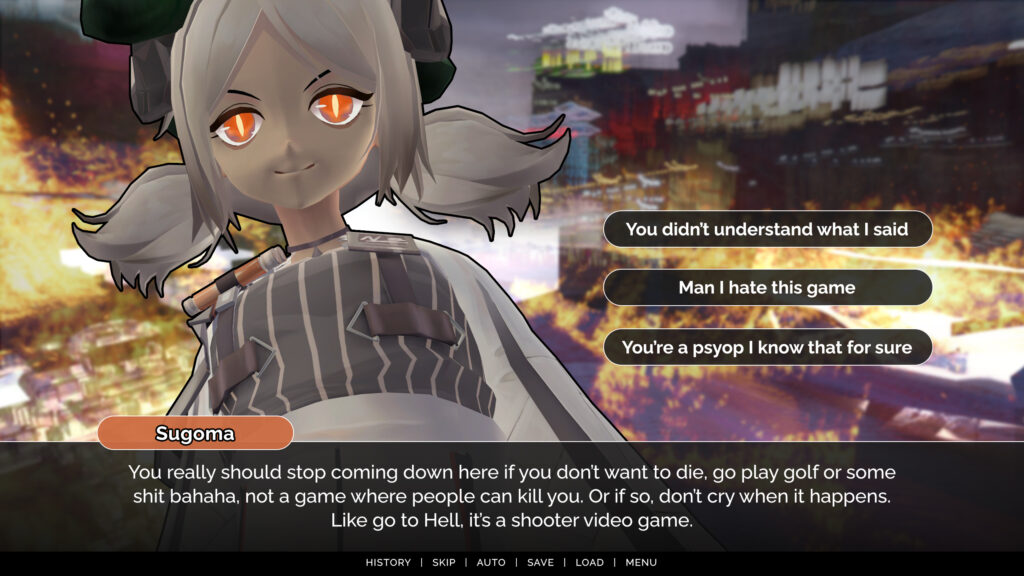Viewport: 1024px width, 576px height.
Task: Select the "Man I hate this game" reply
Action: (767, 288)
